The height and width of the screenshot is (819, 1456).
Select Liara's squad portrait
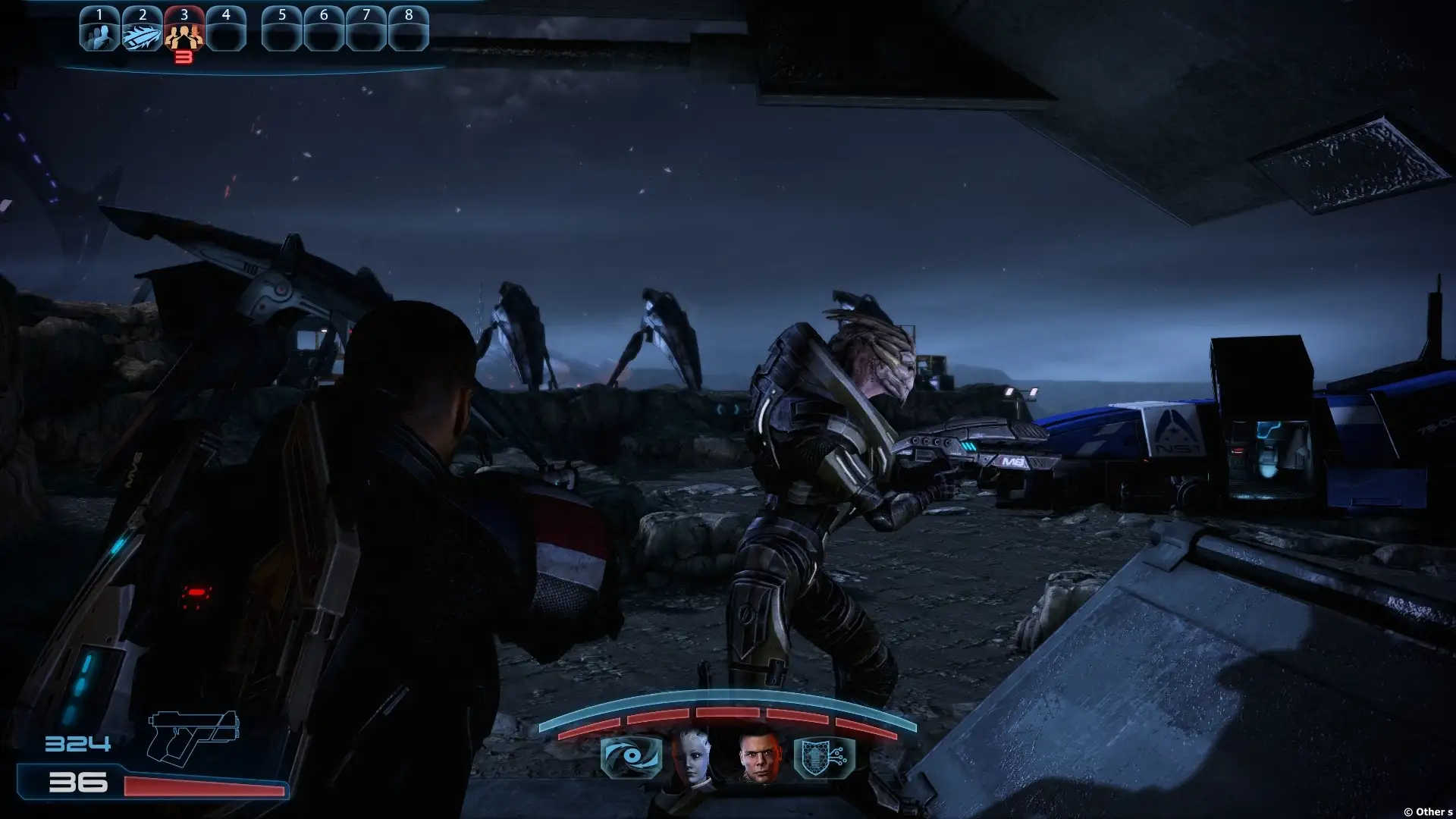click(692, 755)
